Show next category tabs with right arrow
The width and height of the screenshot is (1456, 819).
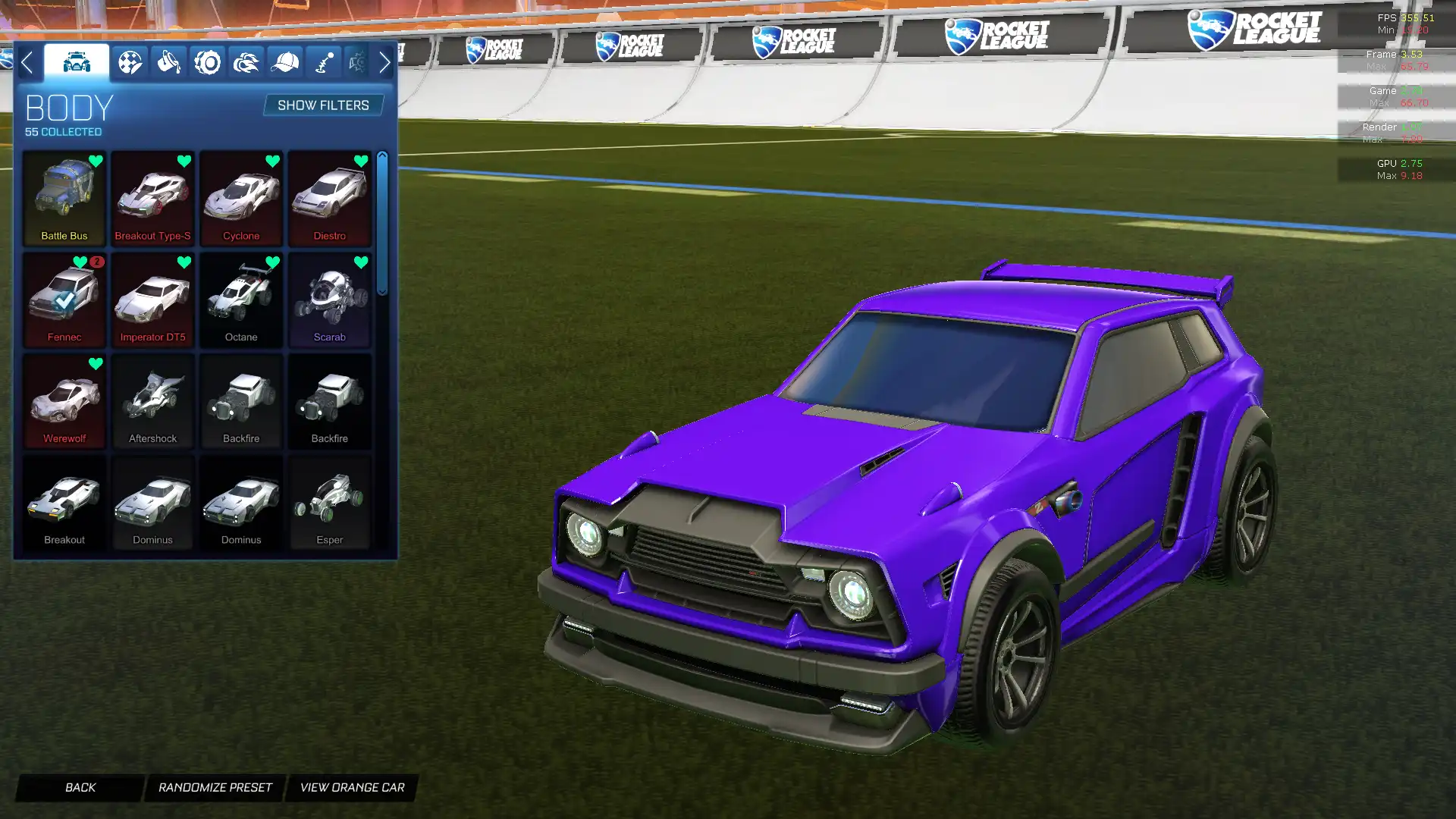click(384, 62)
